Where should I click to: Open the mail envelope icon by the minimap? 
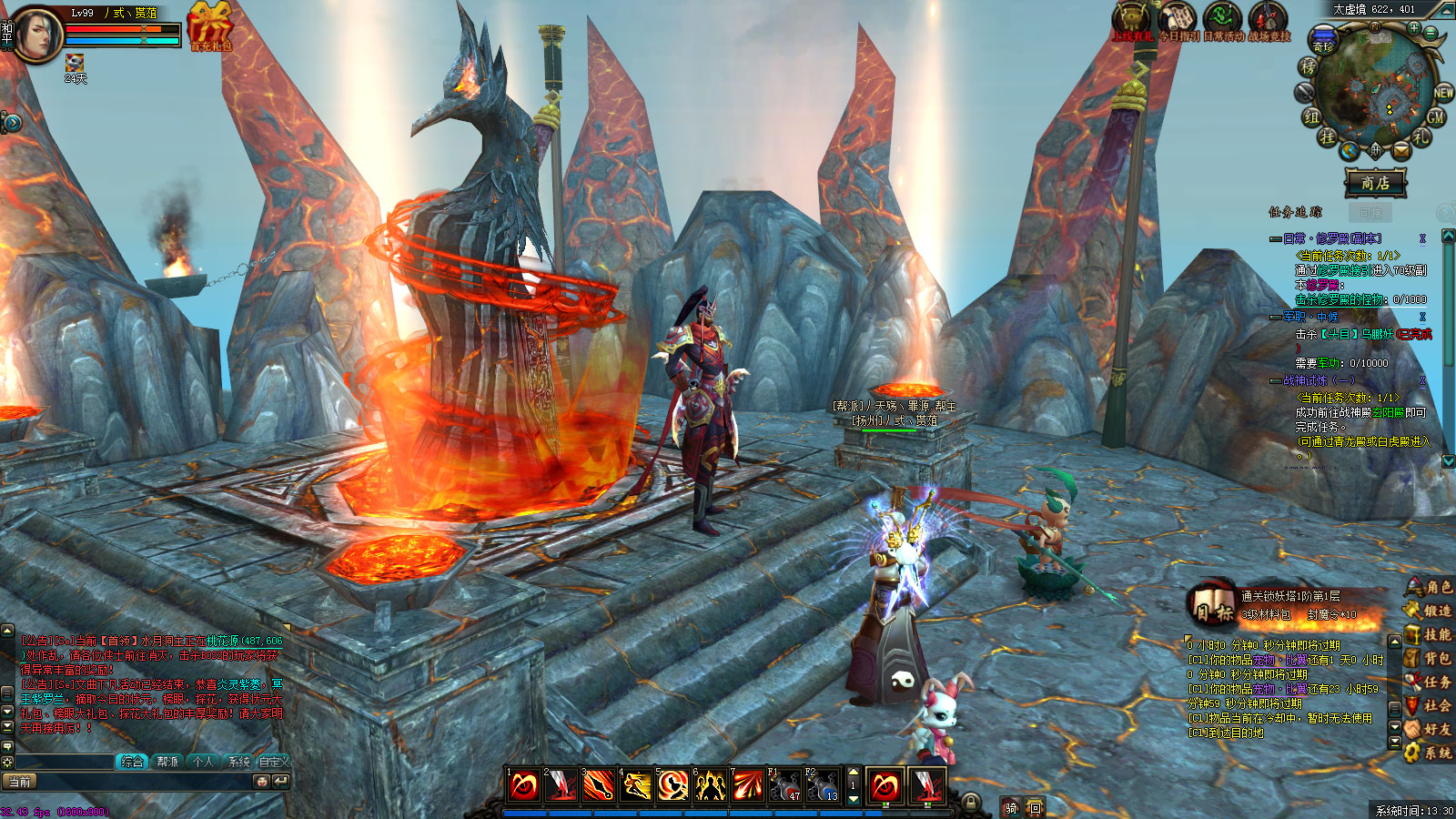coord(1400,150)
